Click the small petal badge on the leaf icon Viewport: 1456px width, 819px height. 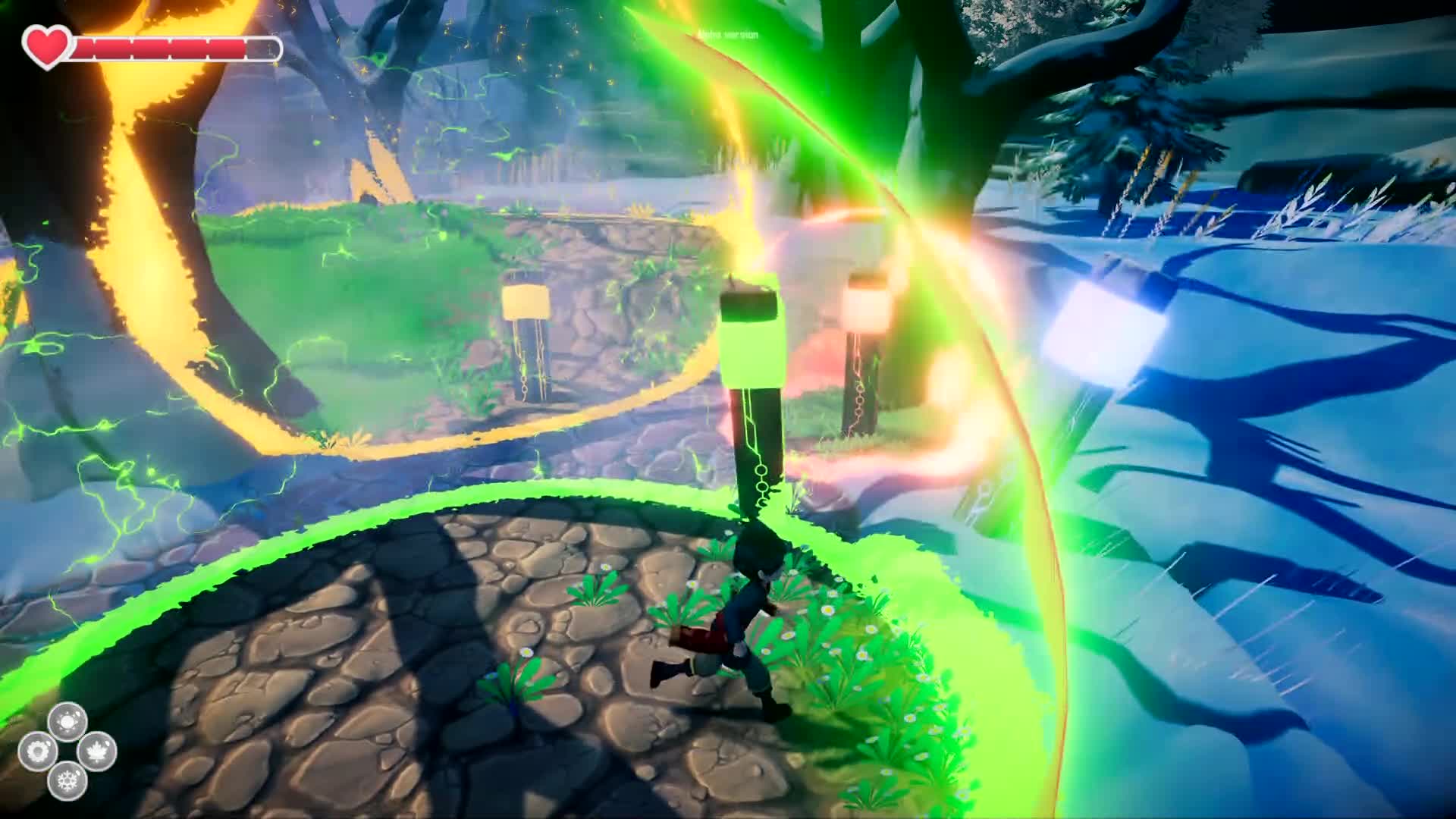click(107, 743)
